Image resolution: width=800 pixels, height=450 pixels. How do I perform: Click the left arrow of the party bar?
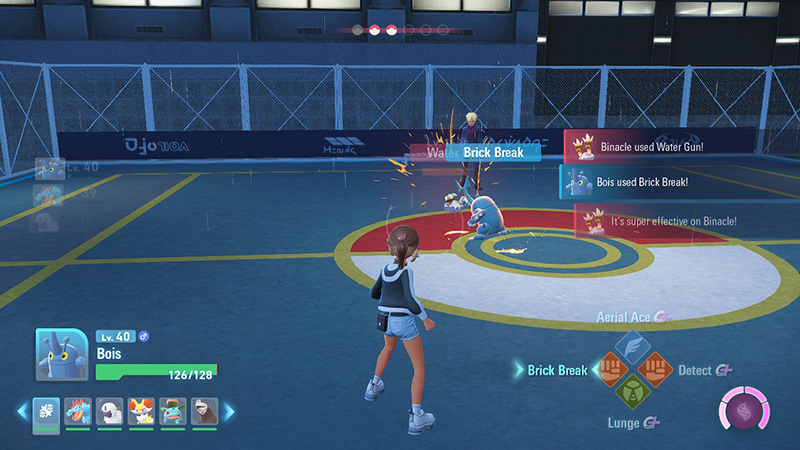pos(22,410)
